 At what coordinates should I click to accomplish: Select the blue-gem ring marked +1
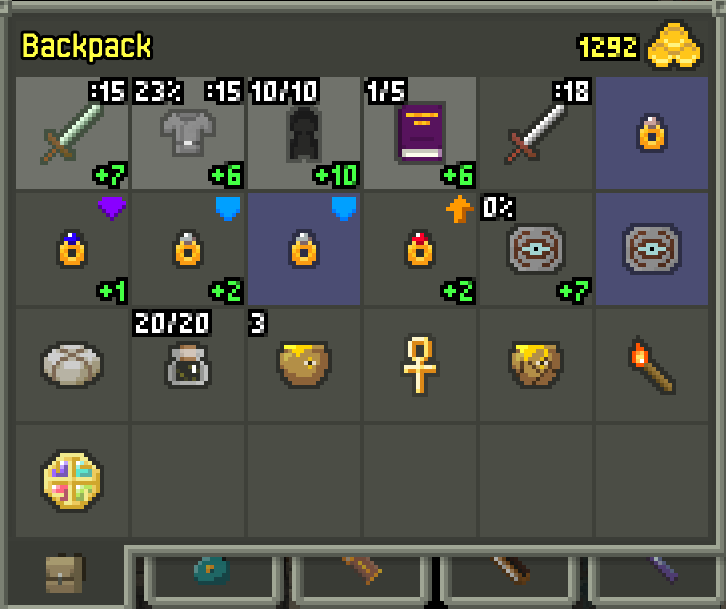[x=71, y=249]
